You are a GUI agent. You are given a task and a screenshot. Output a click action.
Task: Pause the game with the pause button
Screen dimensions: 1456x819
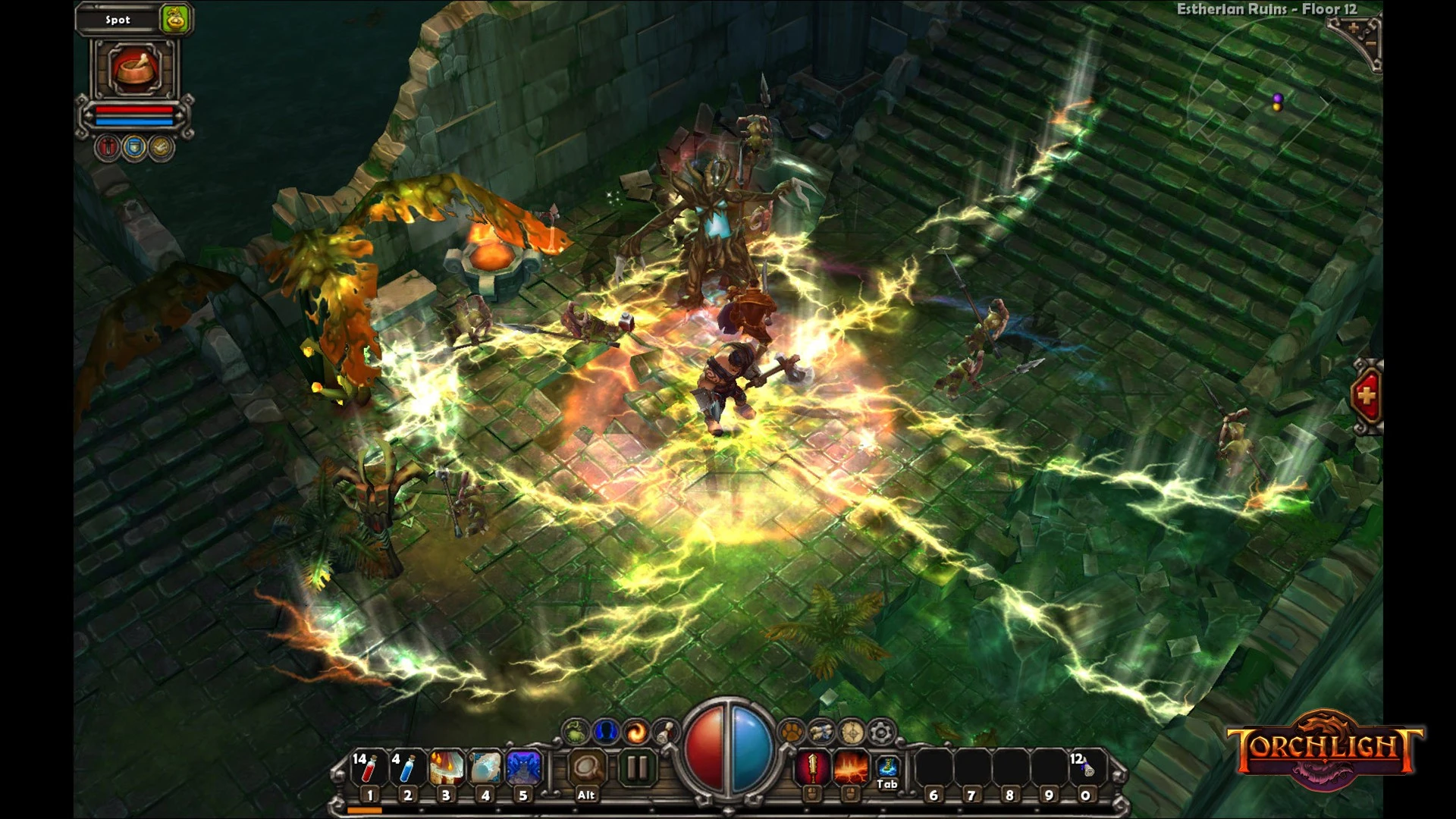coord(637,768)
